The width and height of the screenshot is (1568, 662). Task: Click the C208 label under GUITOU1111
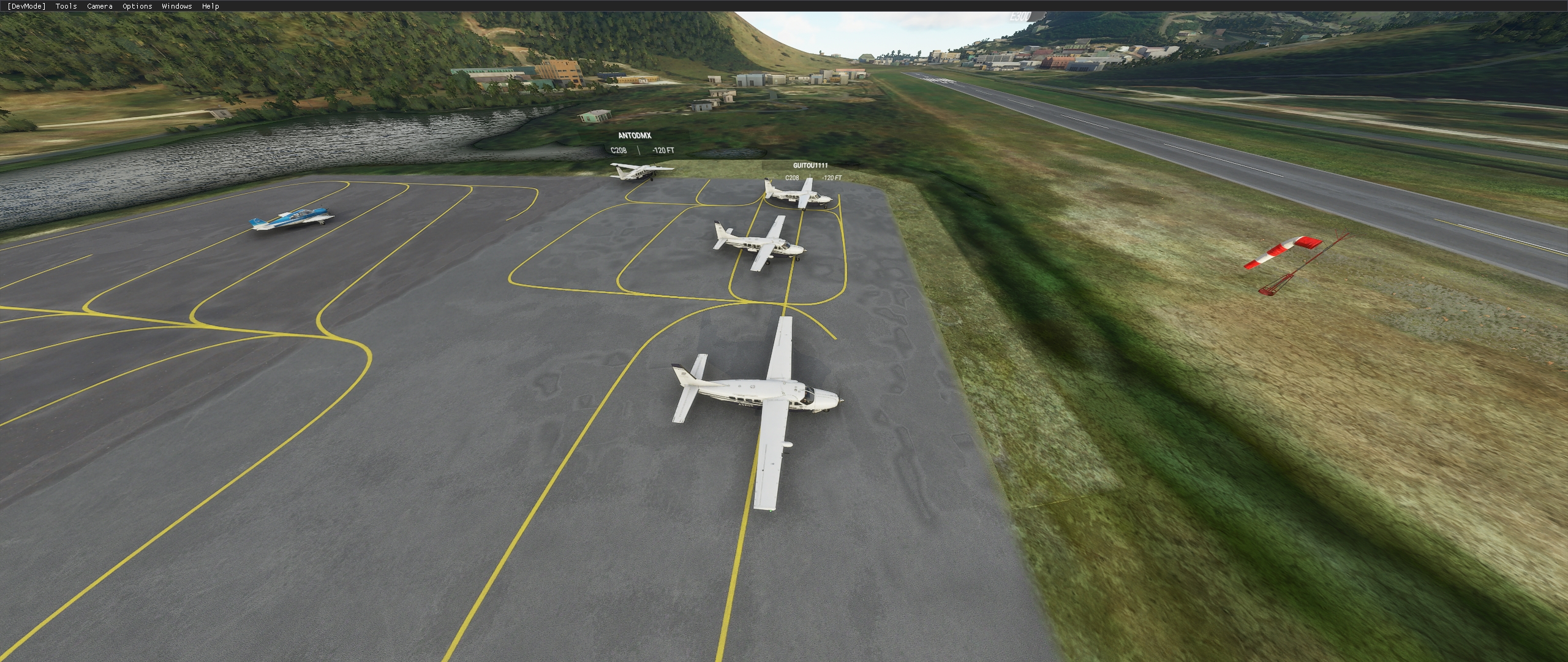pos(791,179)
